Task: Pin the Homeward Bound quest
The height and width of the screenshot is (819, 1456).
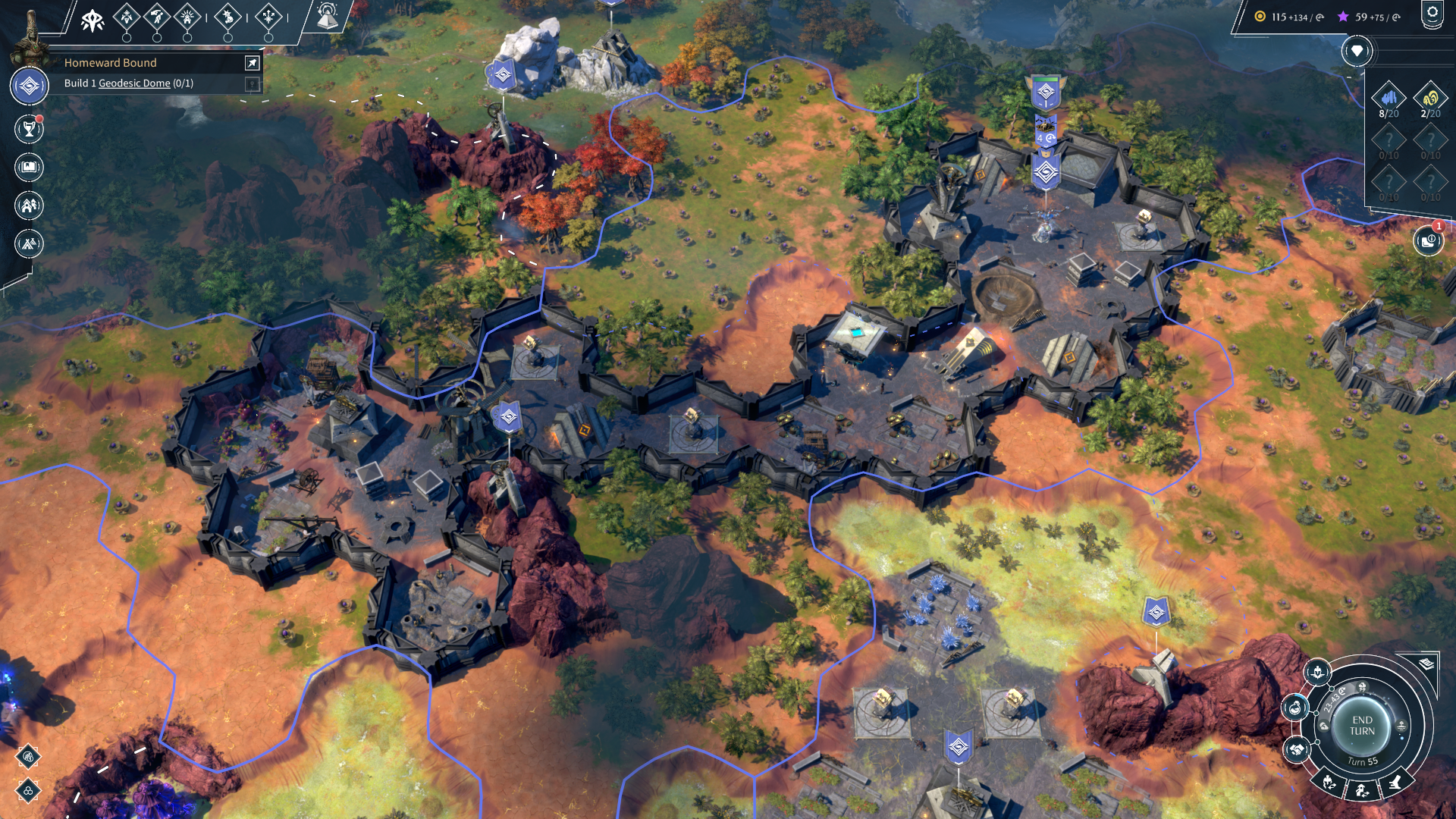Action: point(252,63)
